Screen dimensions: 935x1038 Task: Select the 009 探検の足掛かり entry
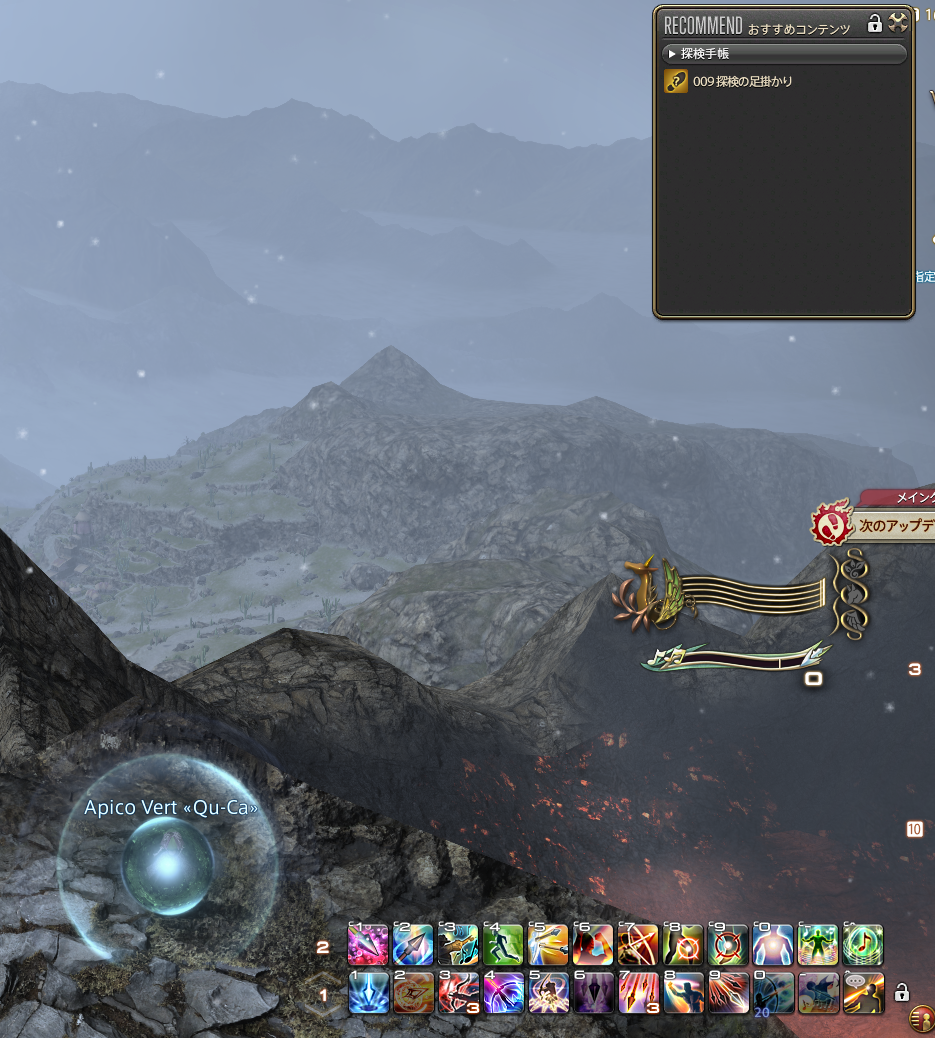(x=742, y=82)
